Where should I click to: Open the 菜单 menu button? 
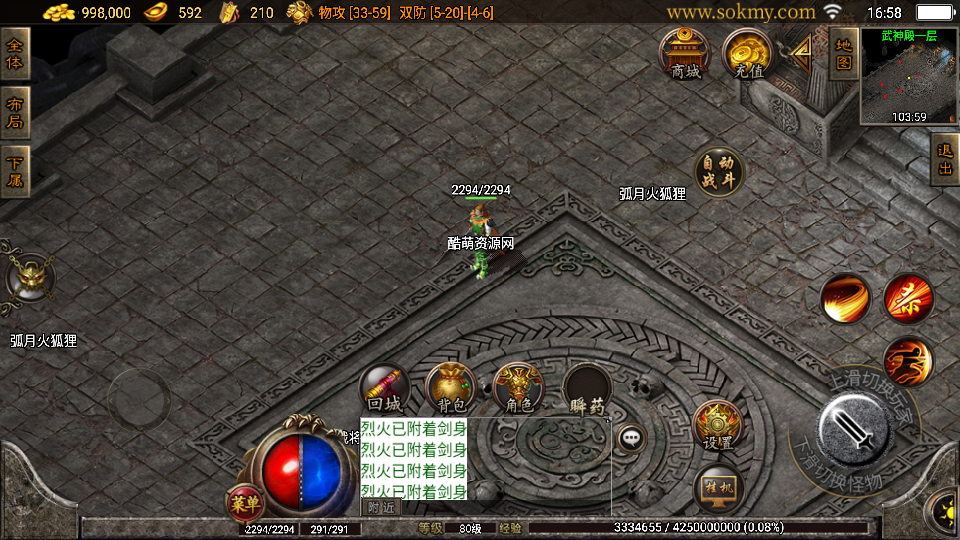tap(245, 500)
